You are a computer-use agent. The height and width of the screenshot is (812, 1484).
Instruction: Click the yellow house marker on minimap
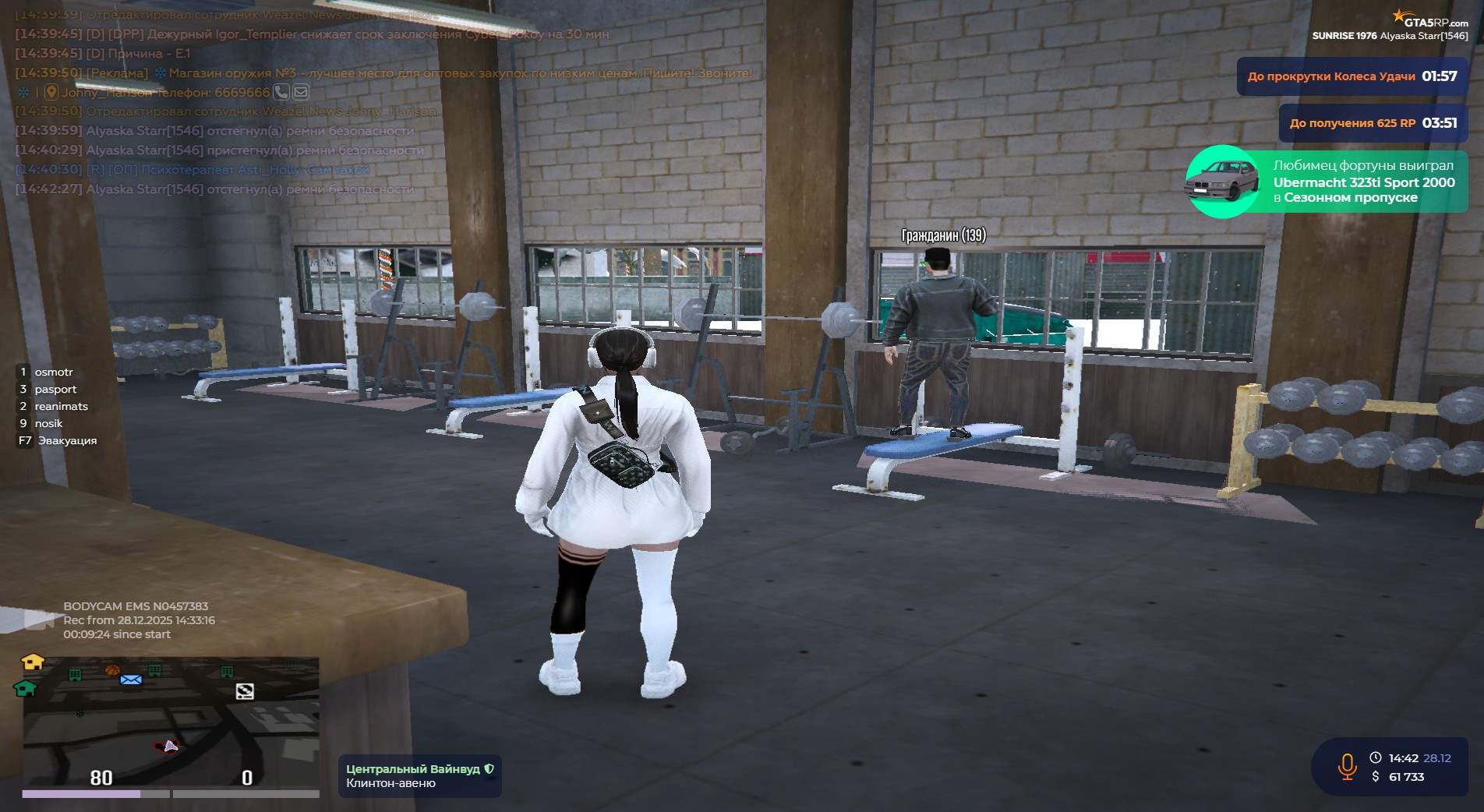(33, 662)
